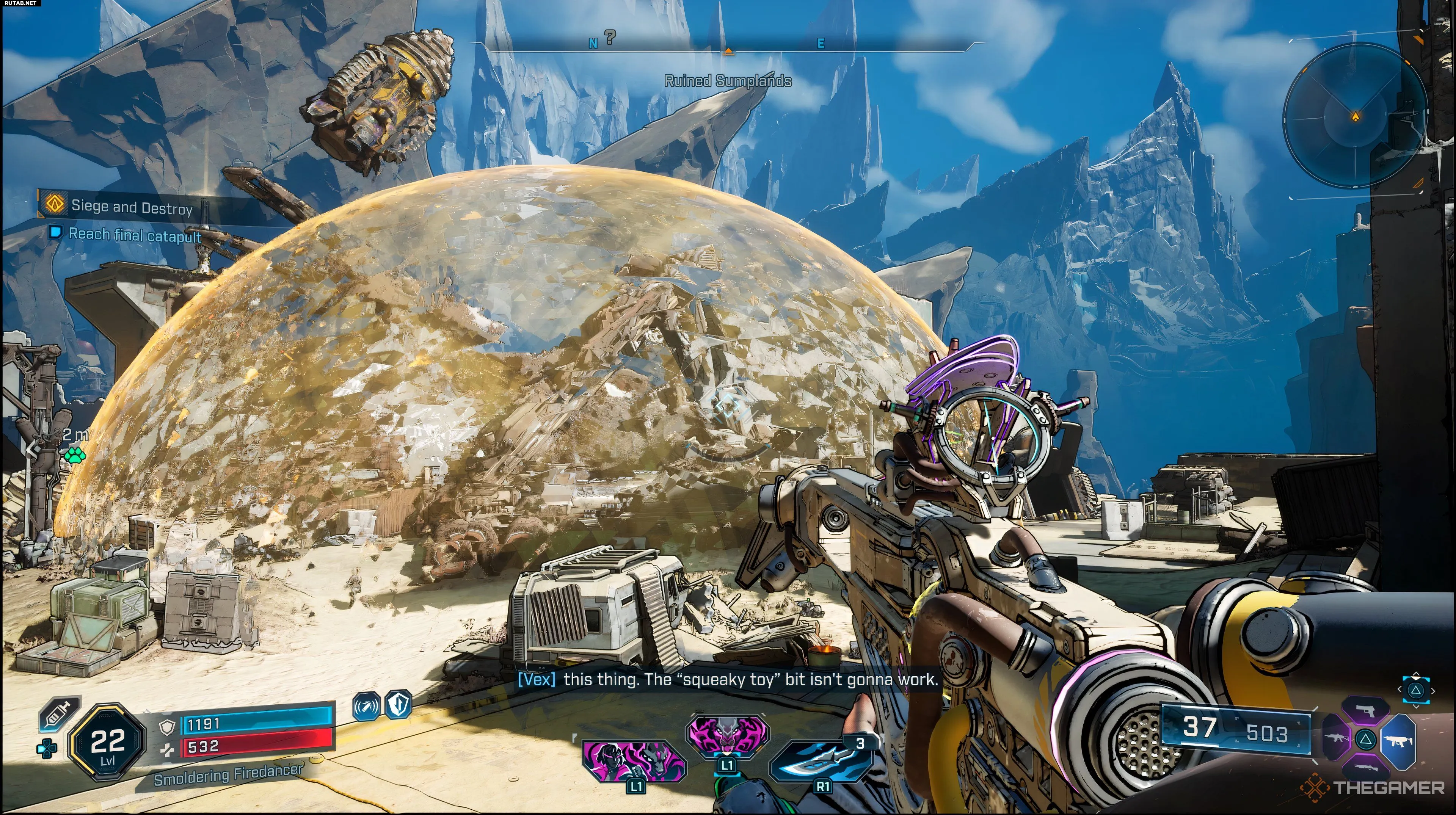The height and width of the screenshot is (815, 1456).
Task: Inspect the bullet buff status icon
Action: pyautogui.click(x=366, y=707)
